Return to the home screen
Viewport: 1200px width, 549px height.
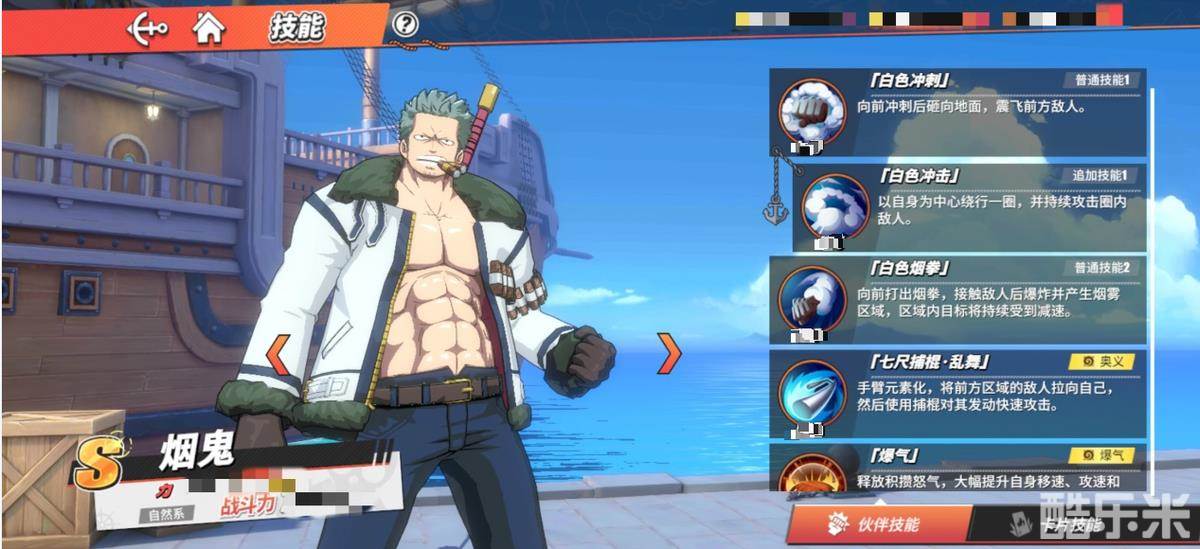pos(208,27)
